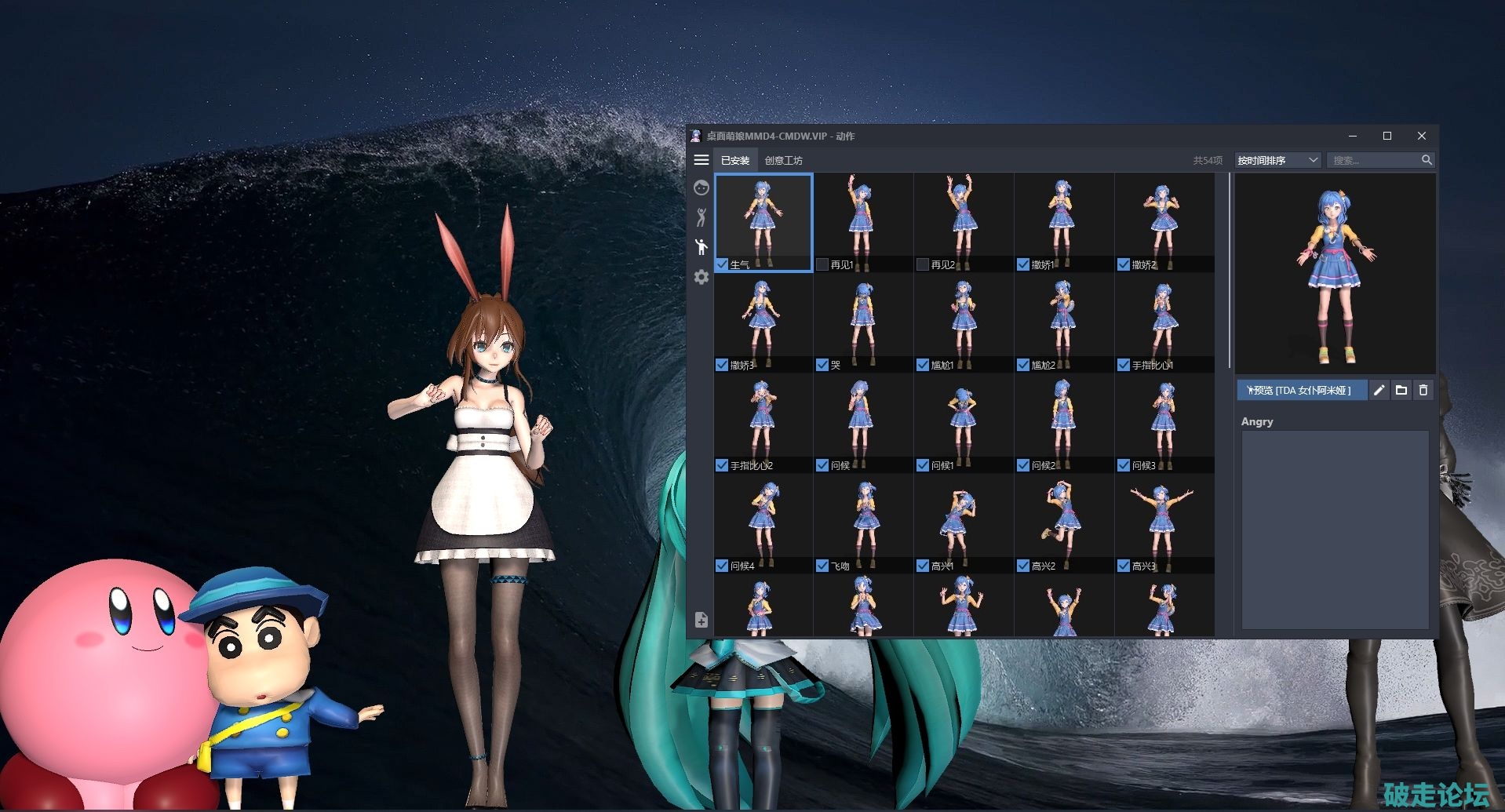Switch to the 创意工坊 tab

pyautogui.click(x=782, y=159)
